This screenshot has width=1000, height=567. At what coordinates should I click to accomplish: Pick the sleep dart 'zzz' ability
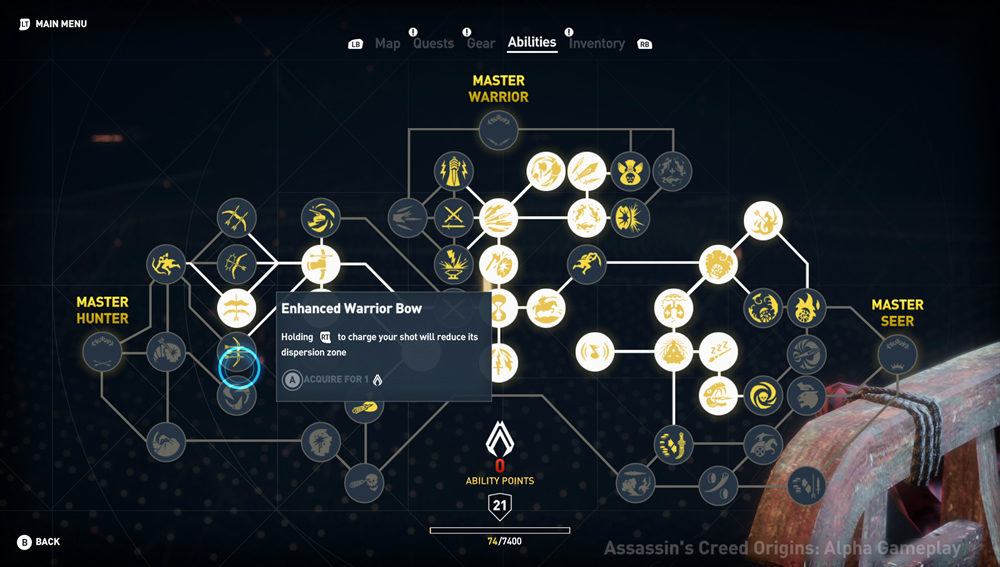[x=718, y=351]
